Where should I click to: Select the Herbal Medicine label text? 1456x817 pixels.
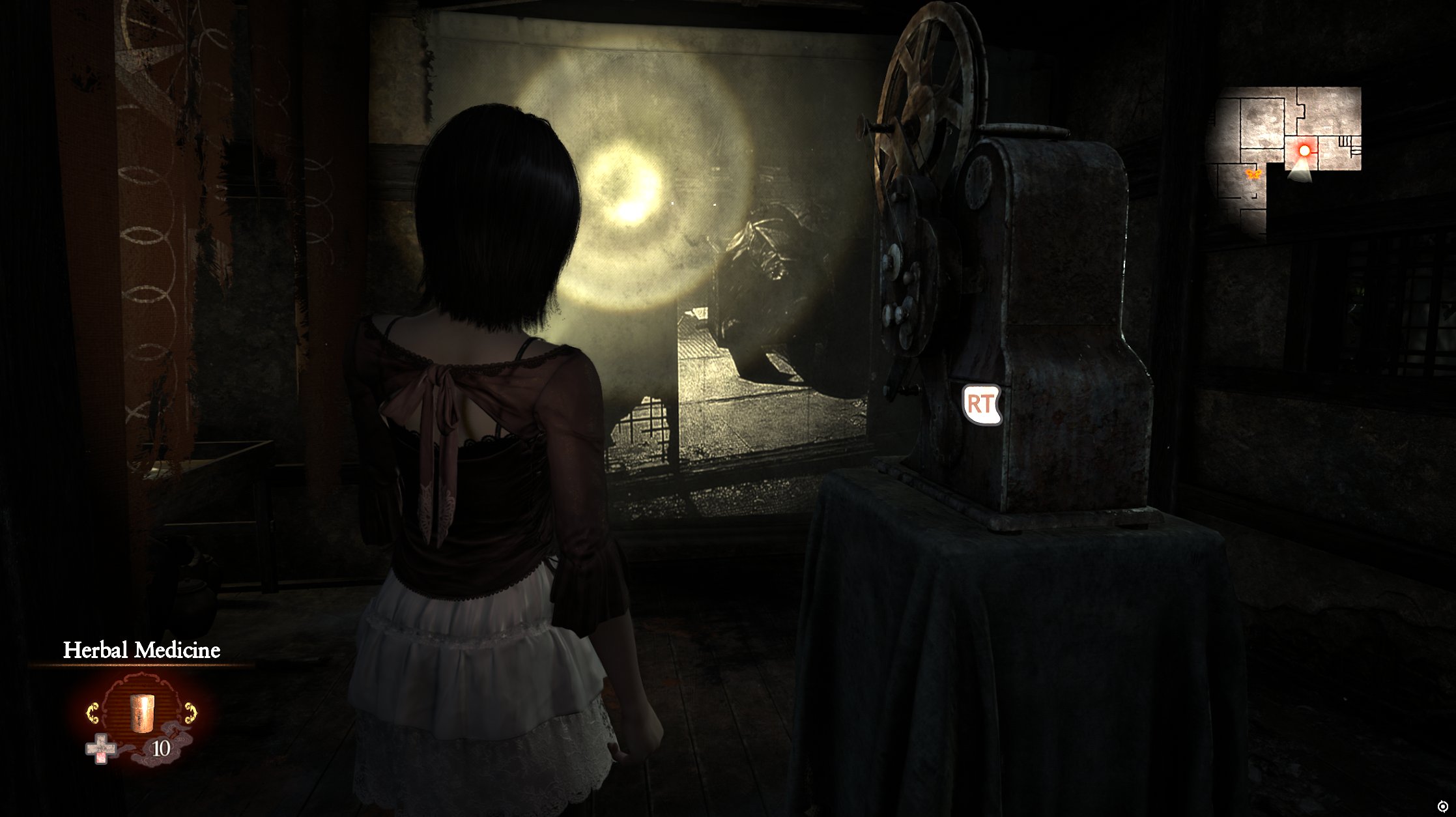point(142,649)
